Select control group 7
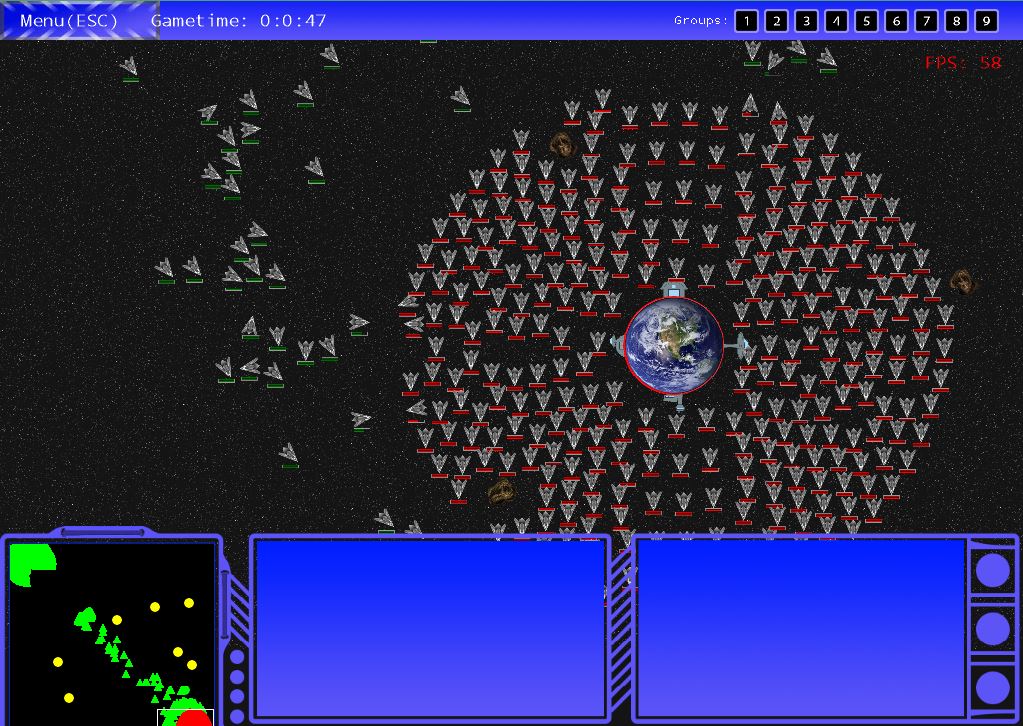The width and height of the screenshot is (1023, 726). coord(926,21)
